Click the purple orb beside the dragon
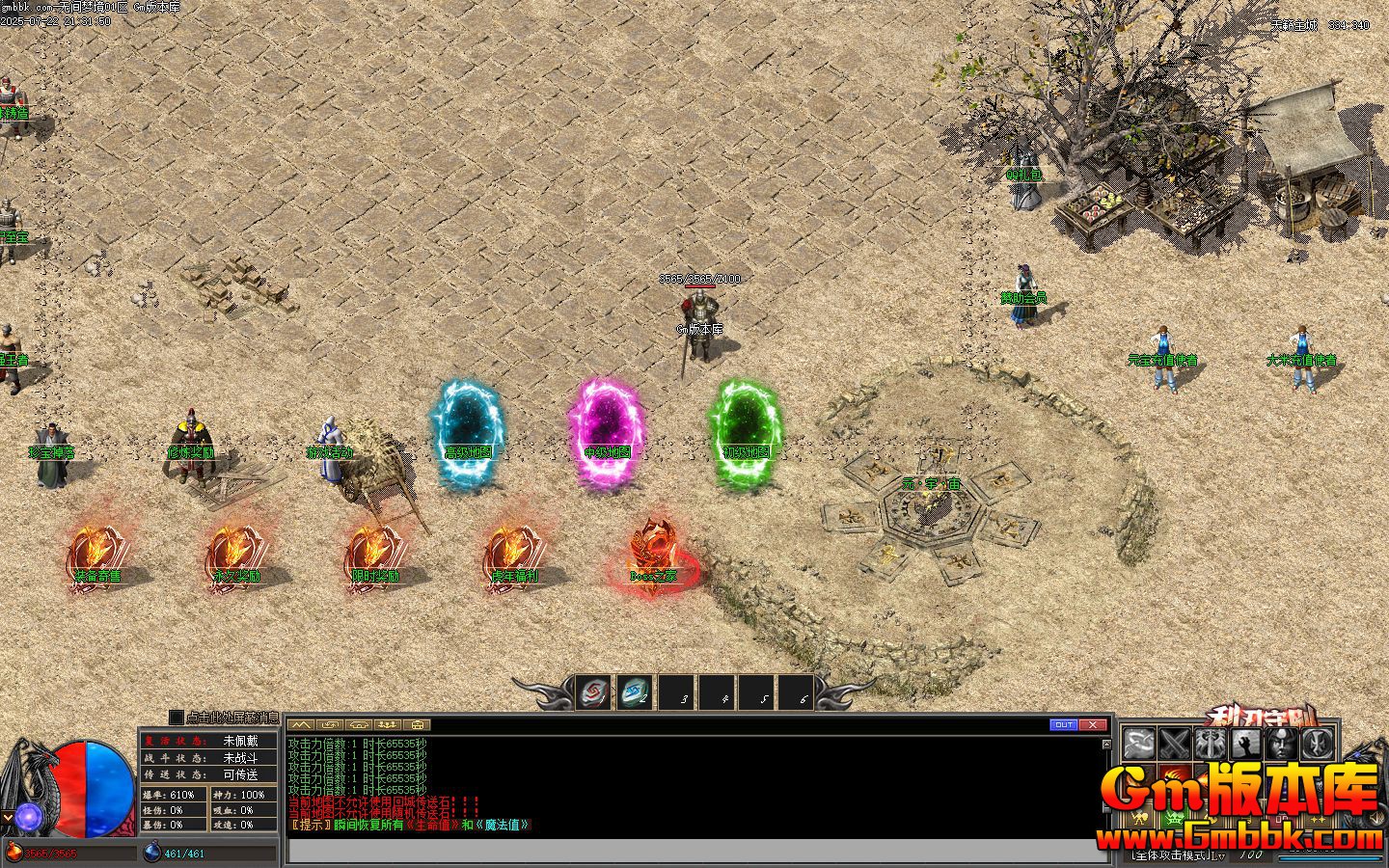The height and width of the screenshot is (868, 1389). pyautogui.click(x=27, y=816)
